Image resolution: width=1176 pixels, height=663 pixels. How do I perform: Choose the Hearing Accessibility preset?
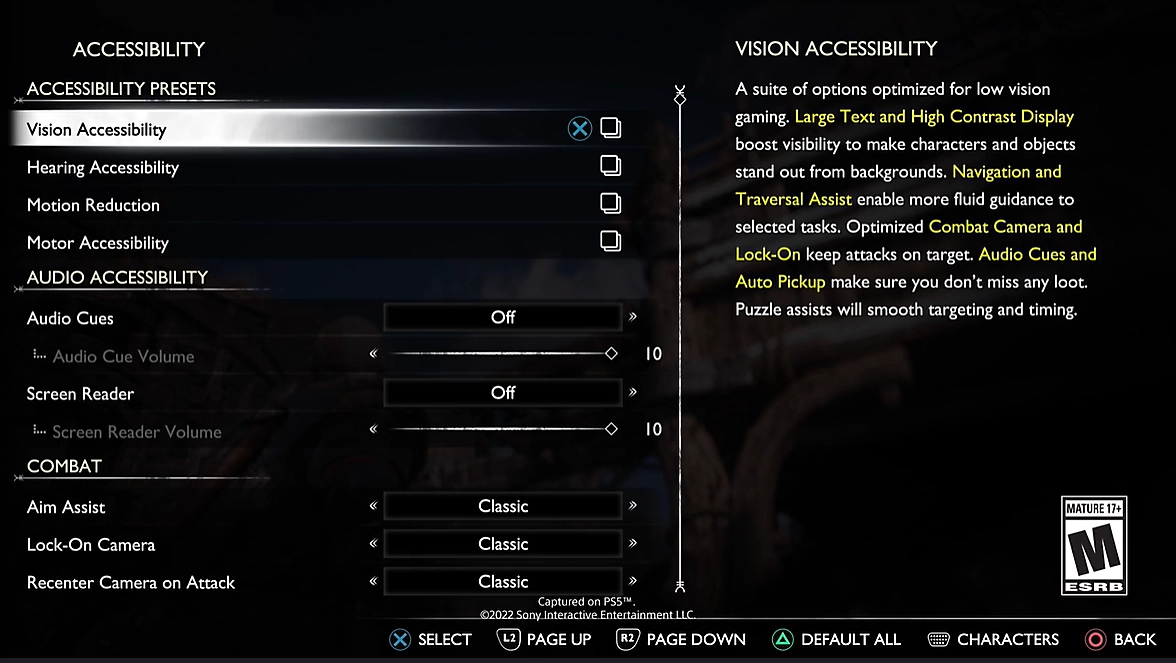[103, 167]
